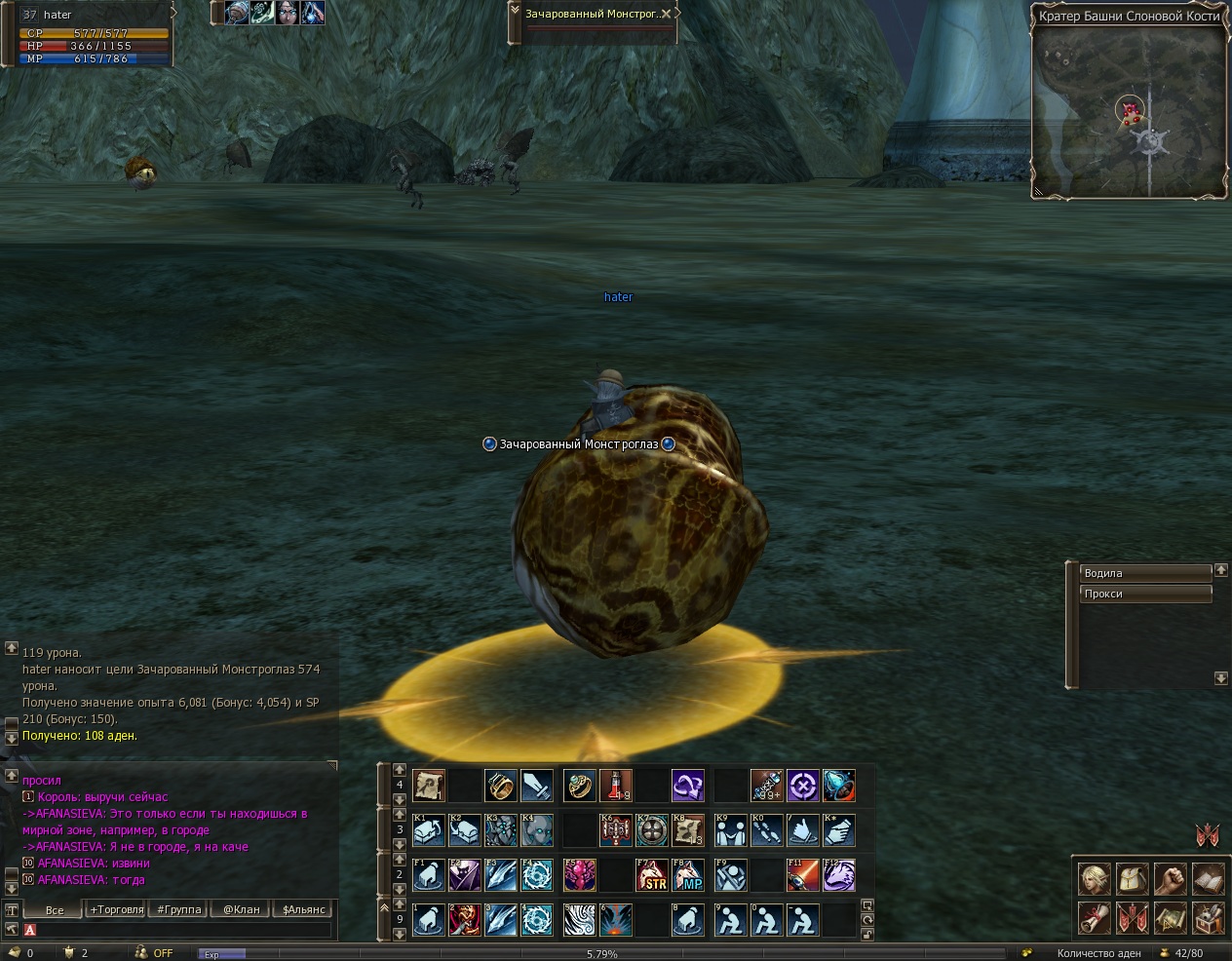1232x961 pixels.
Task: Close the target window for Зачарованный Монстроглаз
Action: [x=666, y=15]
